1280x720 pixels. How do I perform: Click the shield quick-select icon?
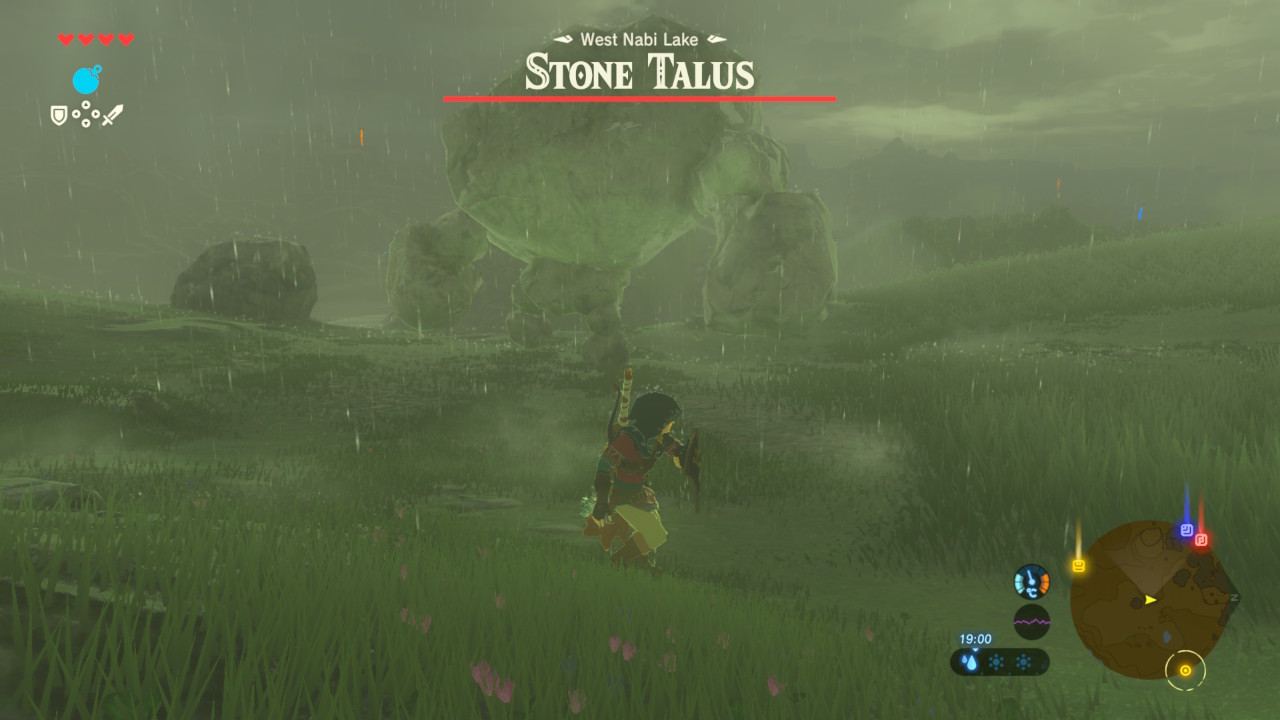pyautogui.click(x=59, y=116)
